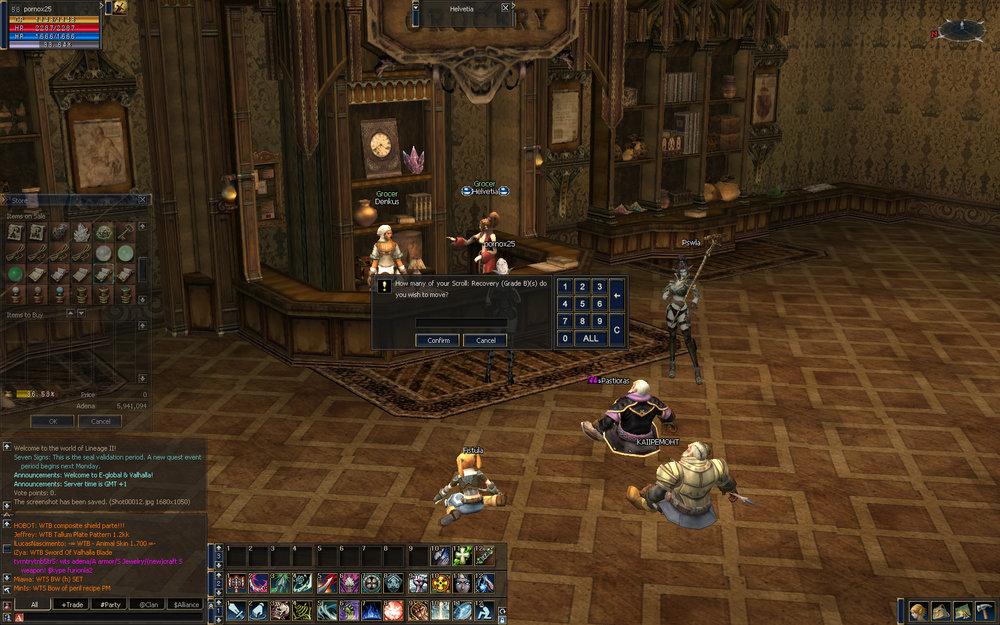
Task: Open the #Party chat tab
Action: [x=110, y=604]
